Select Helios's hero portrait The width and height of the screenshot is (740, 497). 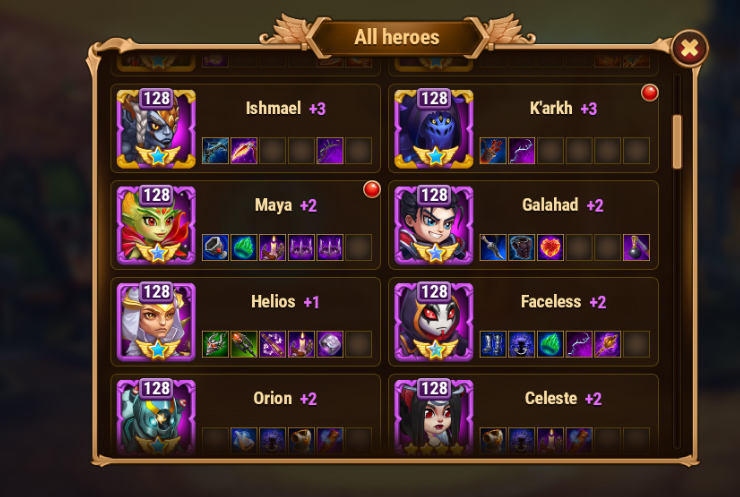point(156,321)
